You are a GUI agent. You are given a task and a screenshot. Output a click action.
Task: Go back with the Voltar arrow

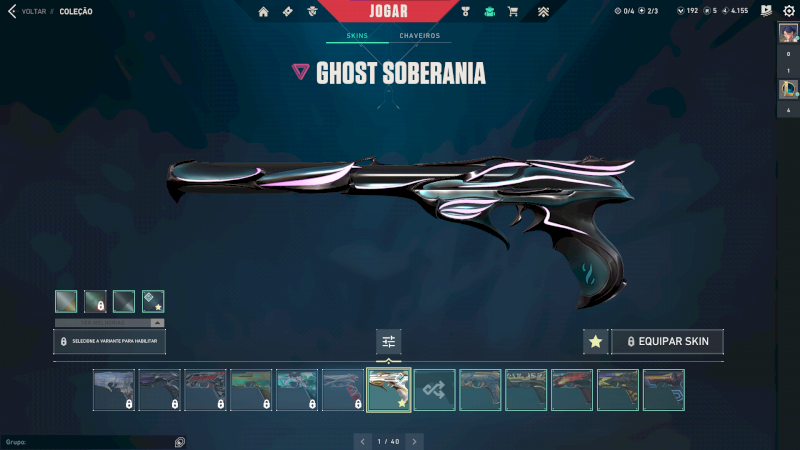click(12, 12)
